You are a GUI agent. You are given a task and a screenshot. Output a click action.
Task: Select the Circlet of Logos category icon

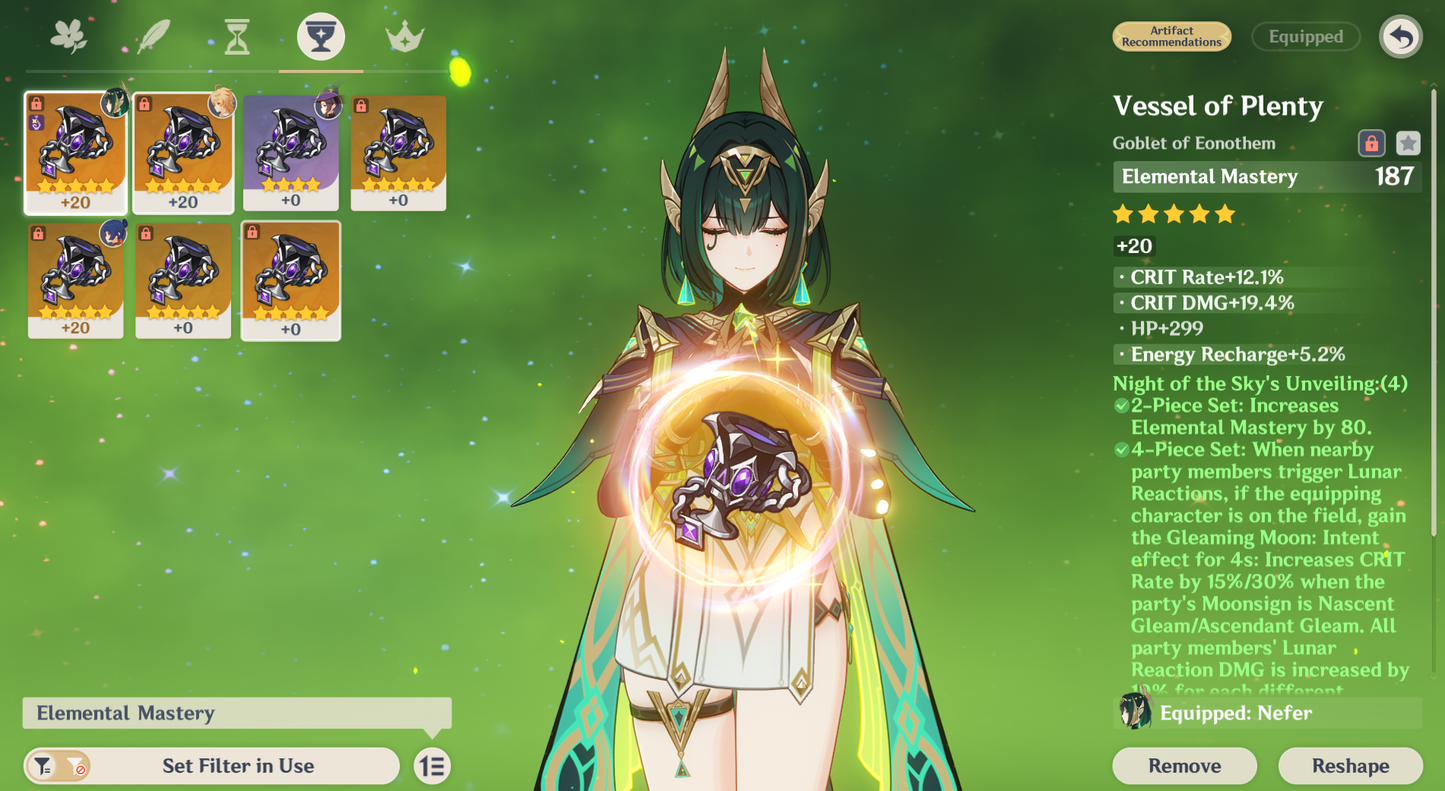point(402,36)
